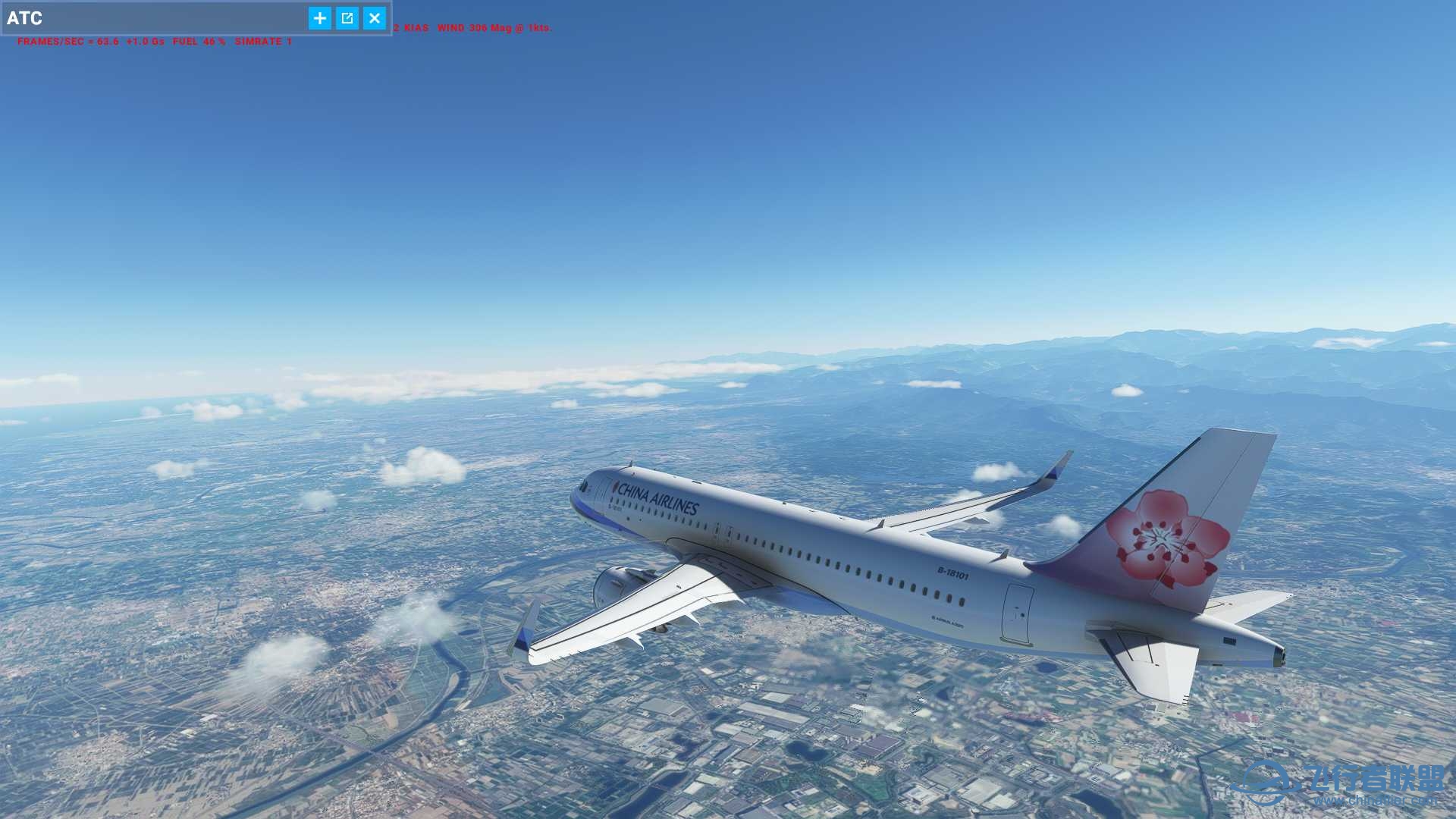
Task: Click the X button on the ATC window
Action: tap(373, 18)
